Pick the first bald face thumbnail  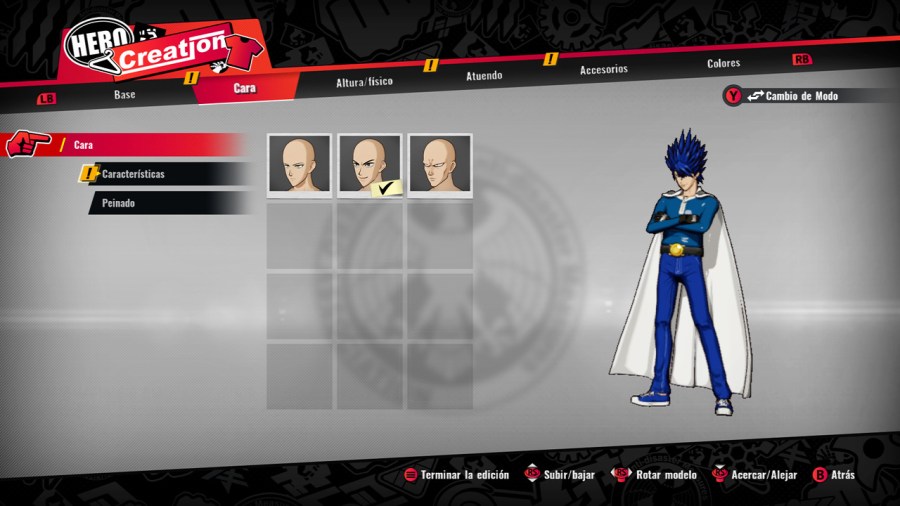pyautogui.click(x=299, y=166)
